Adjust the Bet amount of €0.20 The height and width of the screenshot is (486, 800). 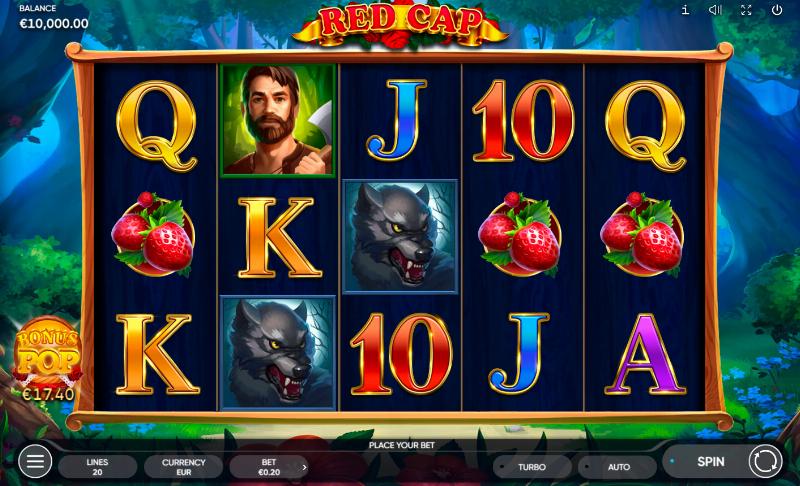tap(269, 467)
